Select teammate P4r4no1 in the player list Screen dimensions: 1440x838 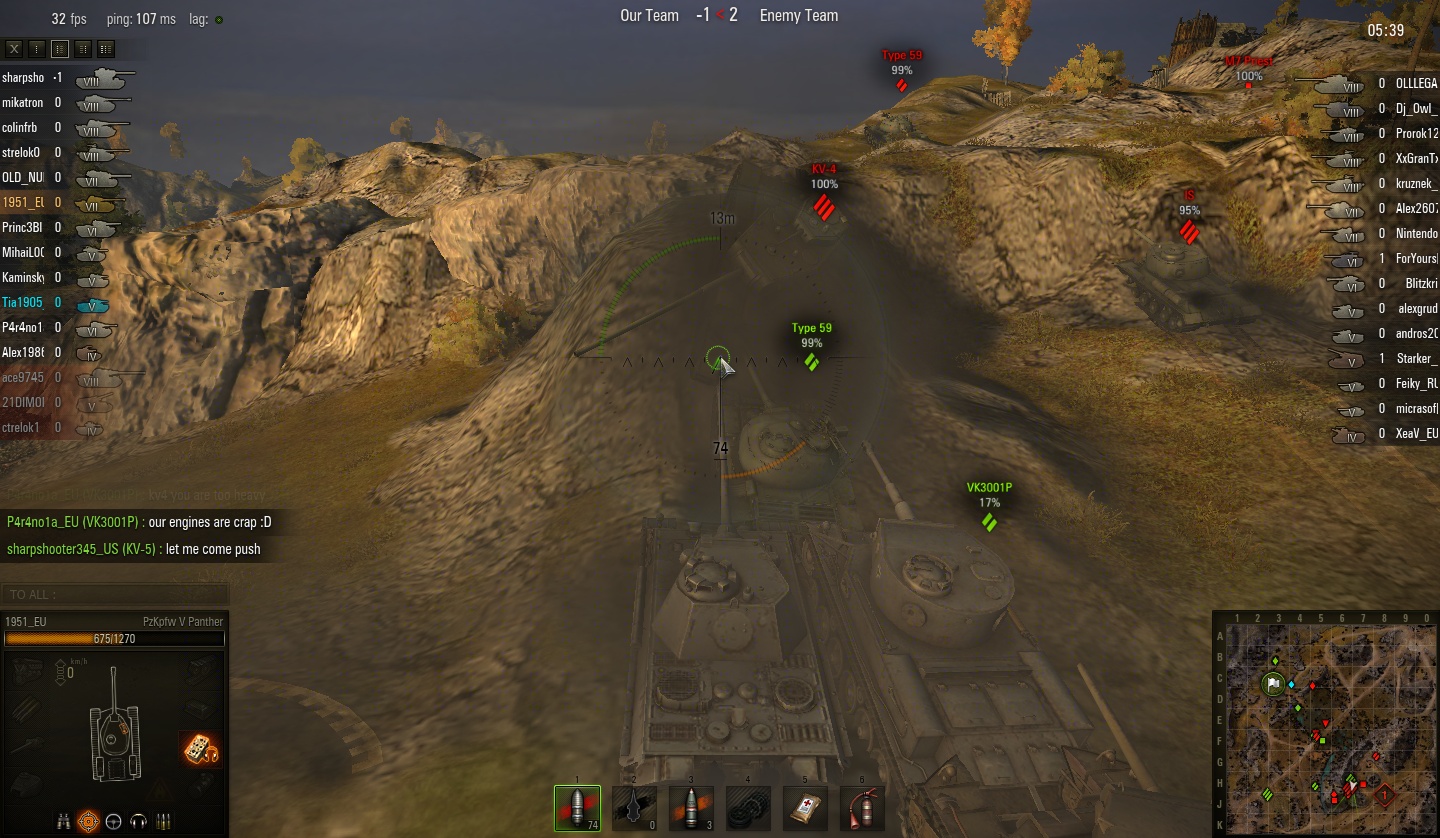point(21,327)
